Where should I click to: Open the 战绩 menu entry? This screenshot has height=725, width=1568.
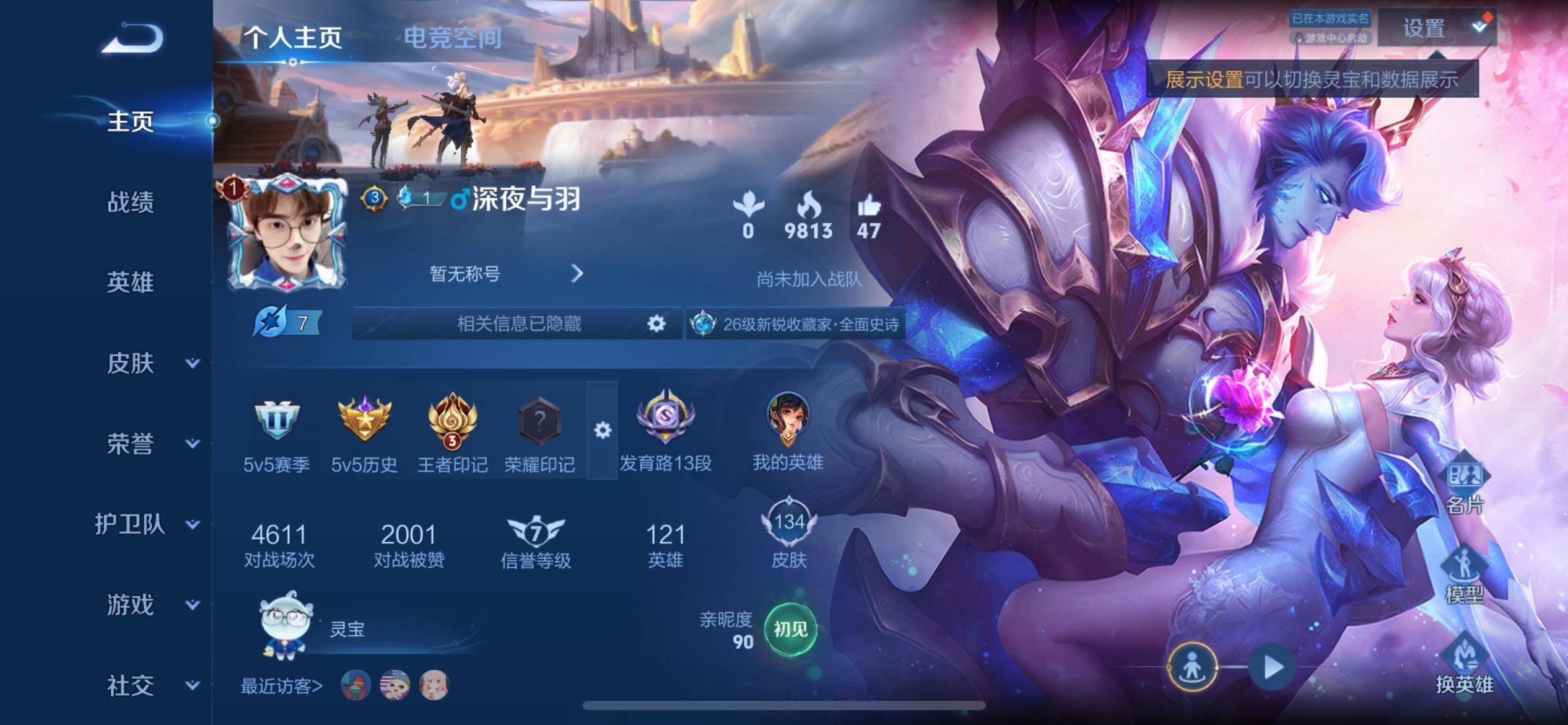pos(130,202)
